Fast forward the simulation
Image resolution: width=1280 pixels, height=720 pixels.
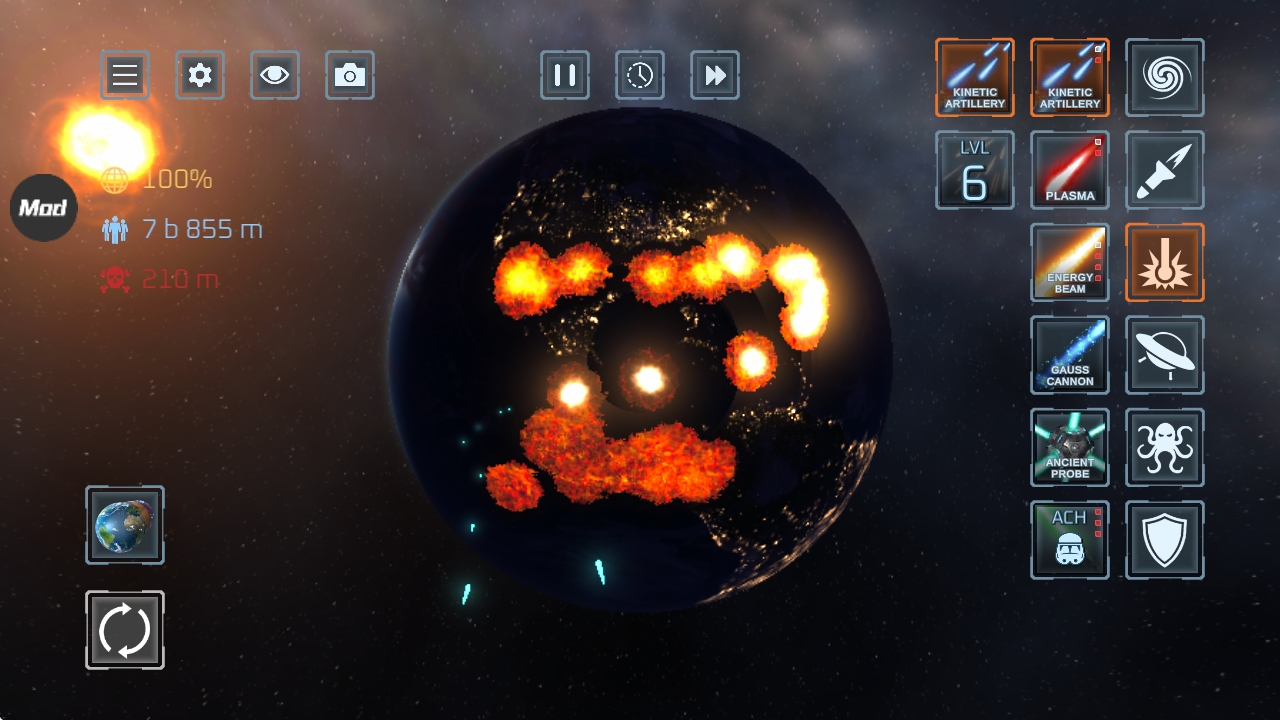715,75
